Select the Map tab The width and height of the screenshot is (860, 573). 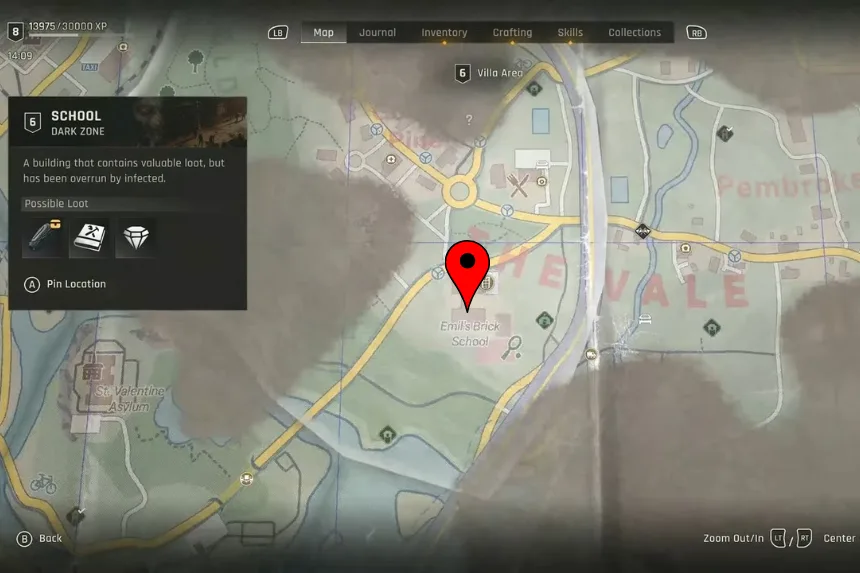[x=323, y=32]
